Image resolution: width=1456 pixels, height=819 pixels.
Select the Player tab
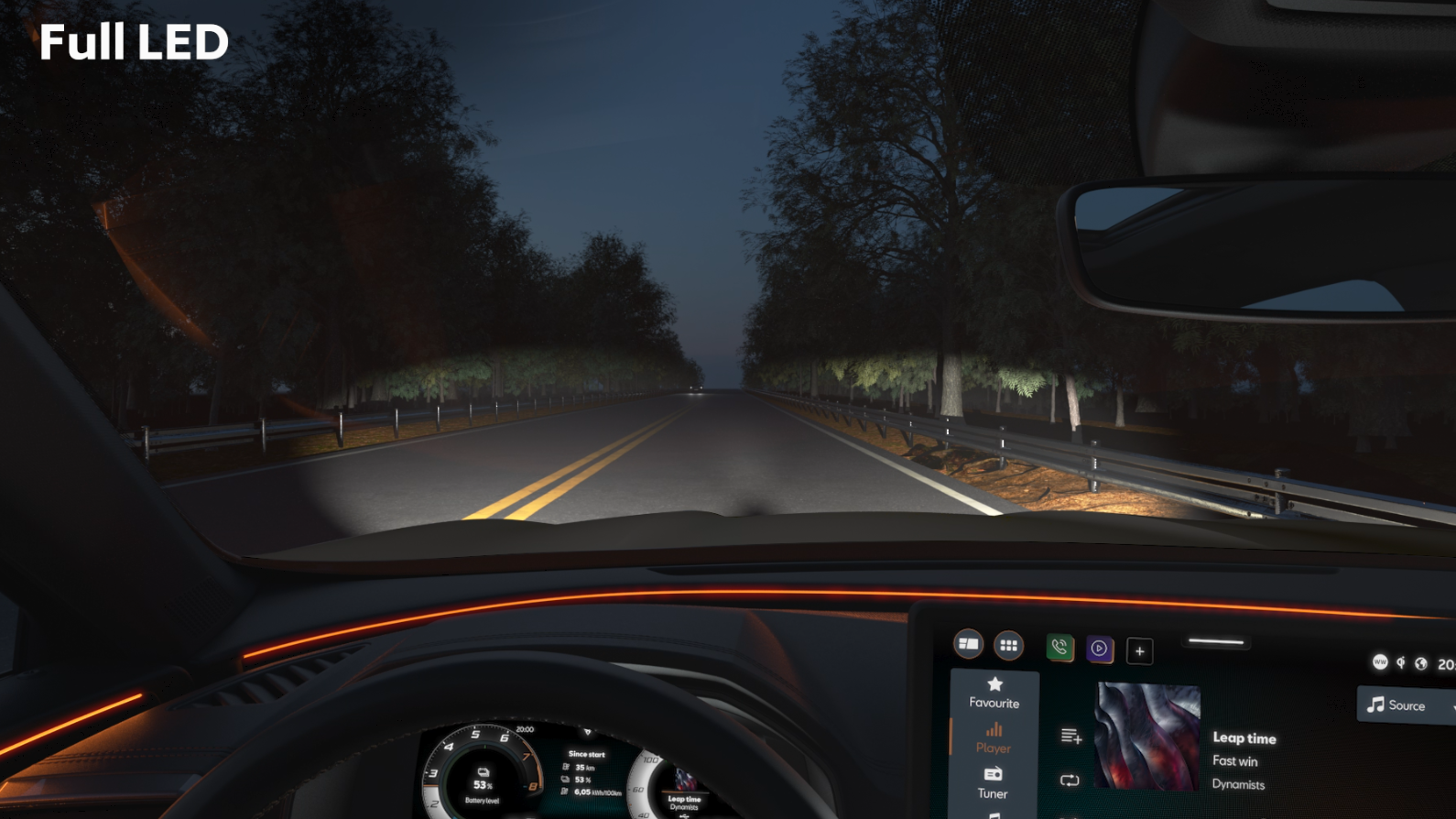[x=994, y=737]
